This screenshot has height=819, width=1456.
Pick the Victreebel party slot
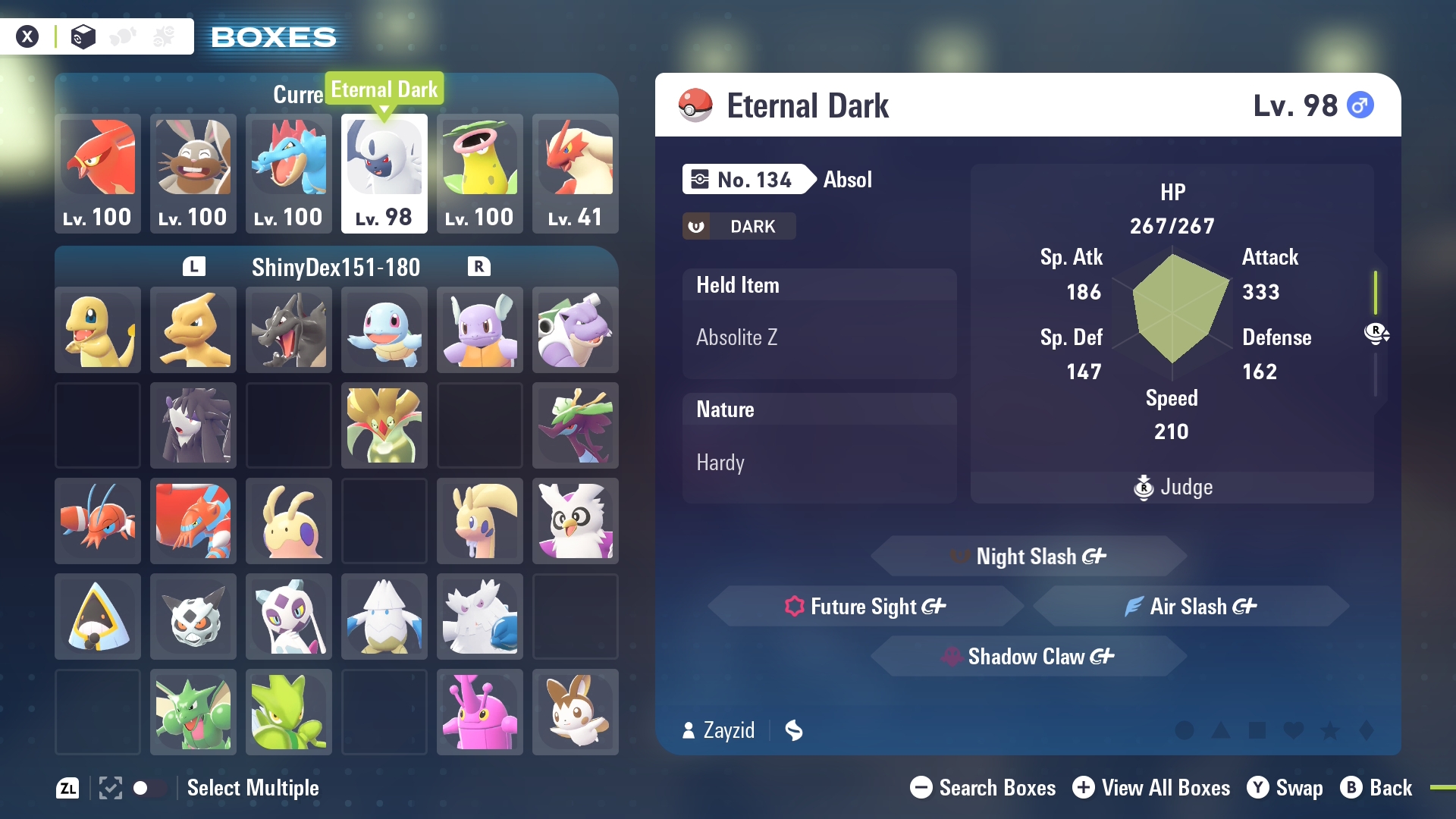click(x=479, y=173)
